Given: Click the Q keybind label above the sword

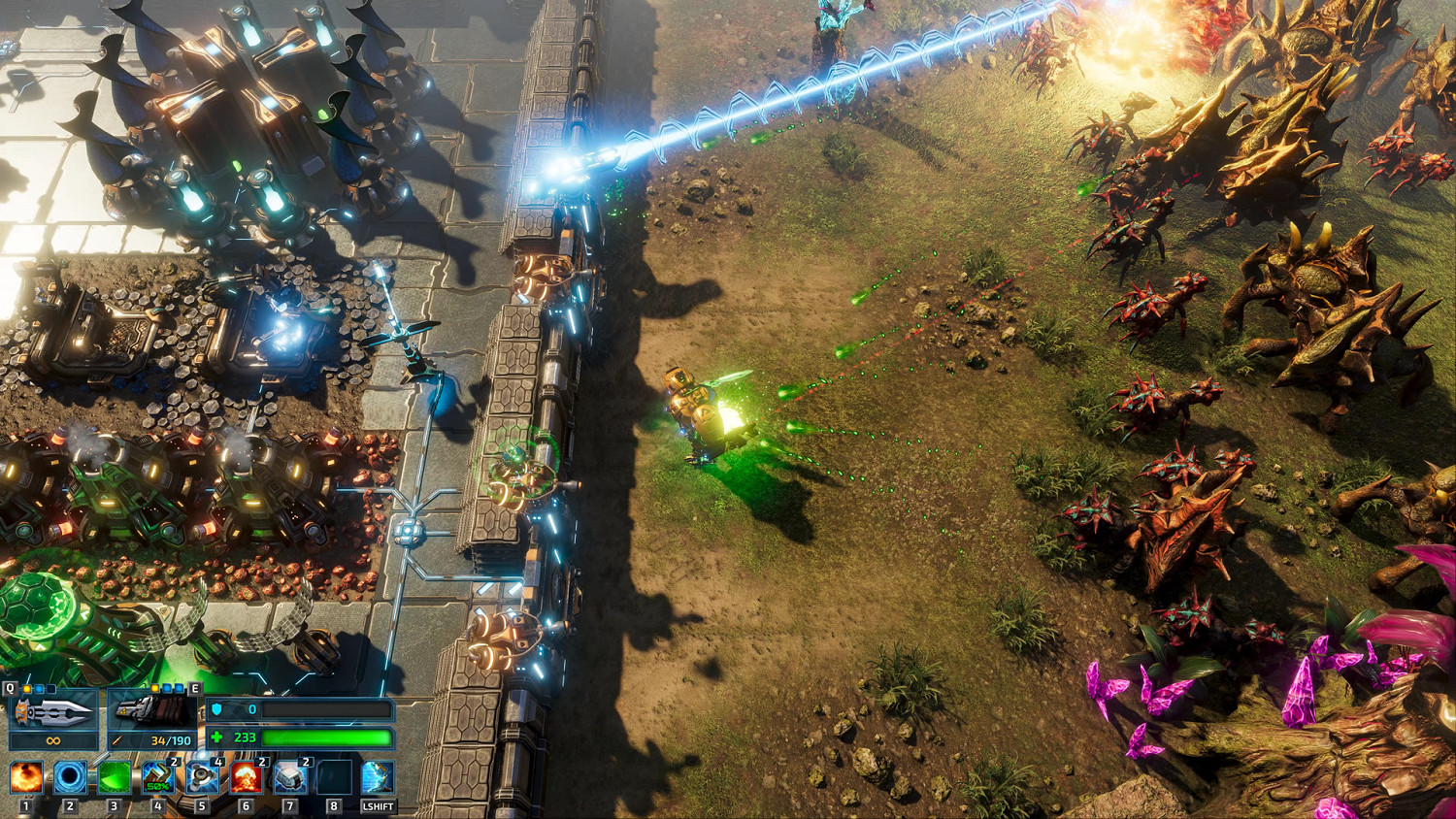Looking at the screenshot, I should (x=10, y=688).
